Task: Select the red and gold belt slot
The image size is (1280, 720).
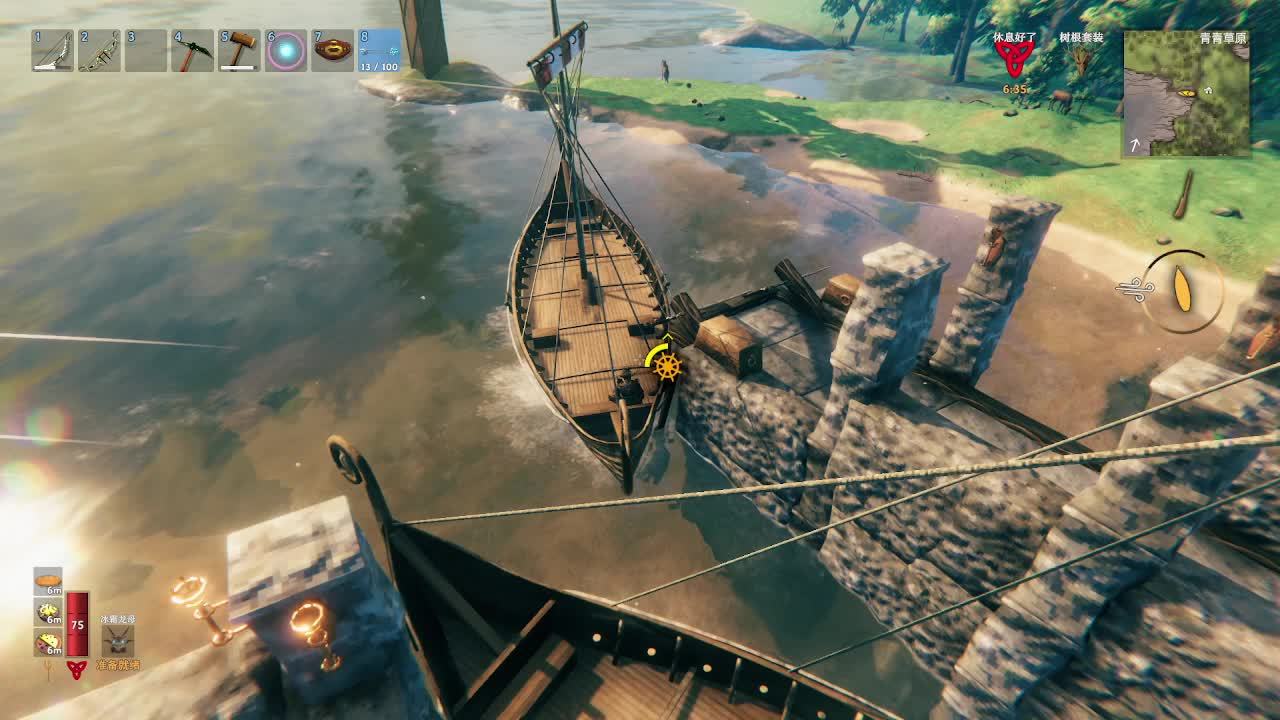Action: click(x=332, y=51)
